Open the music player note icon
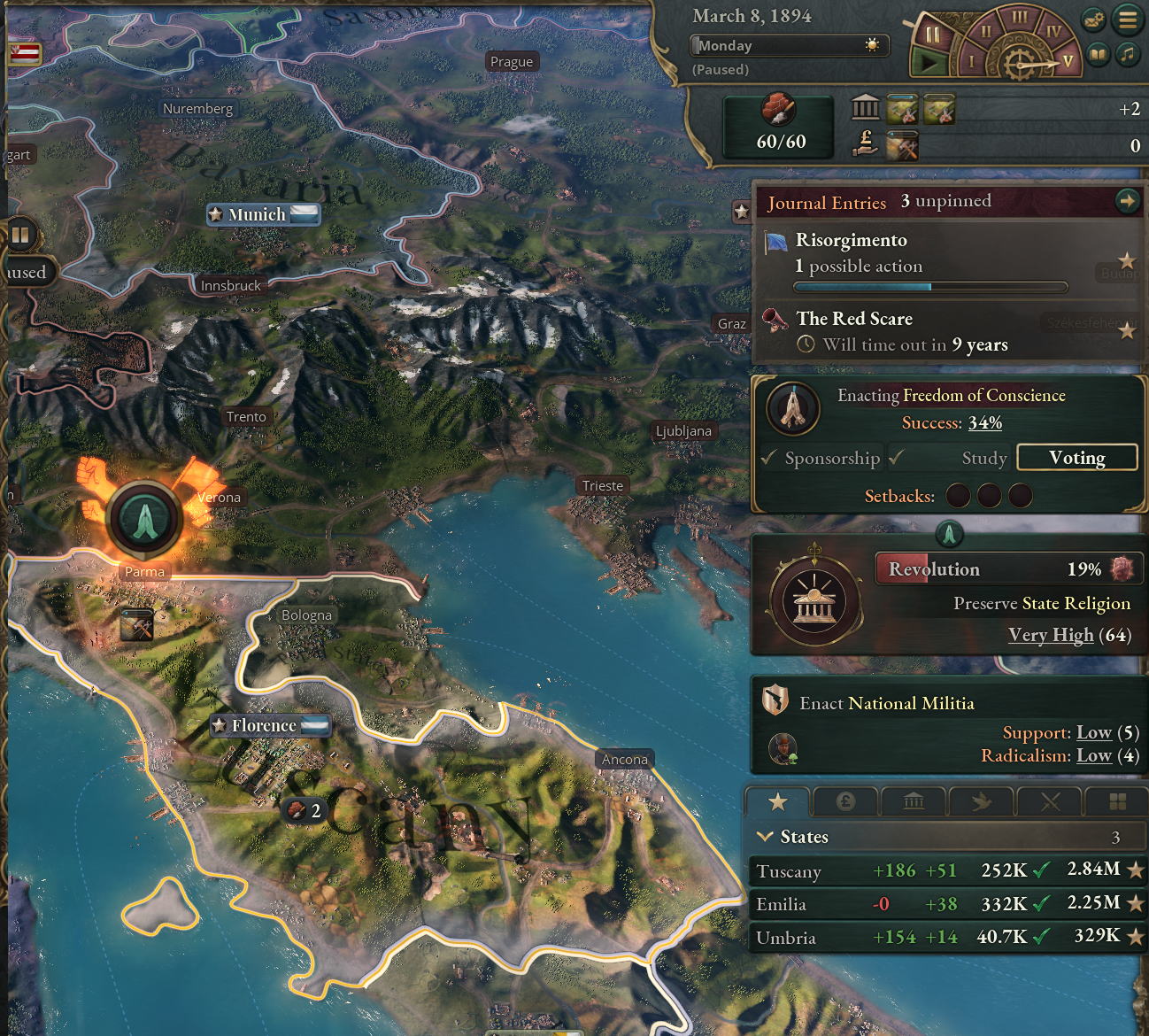This screenshot has height=1036, width=1149. pyautogui.click(x=1128, y=55)
